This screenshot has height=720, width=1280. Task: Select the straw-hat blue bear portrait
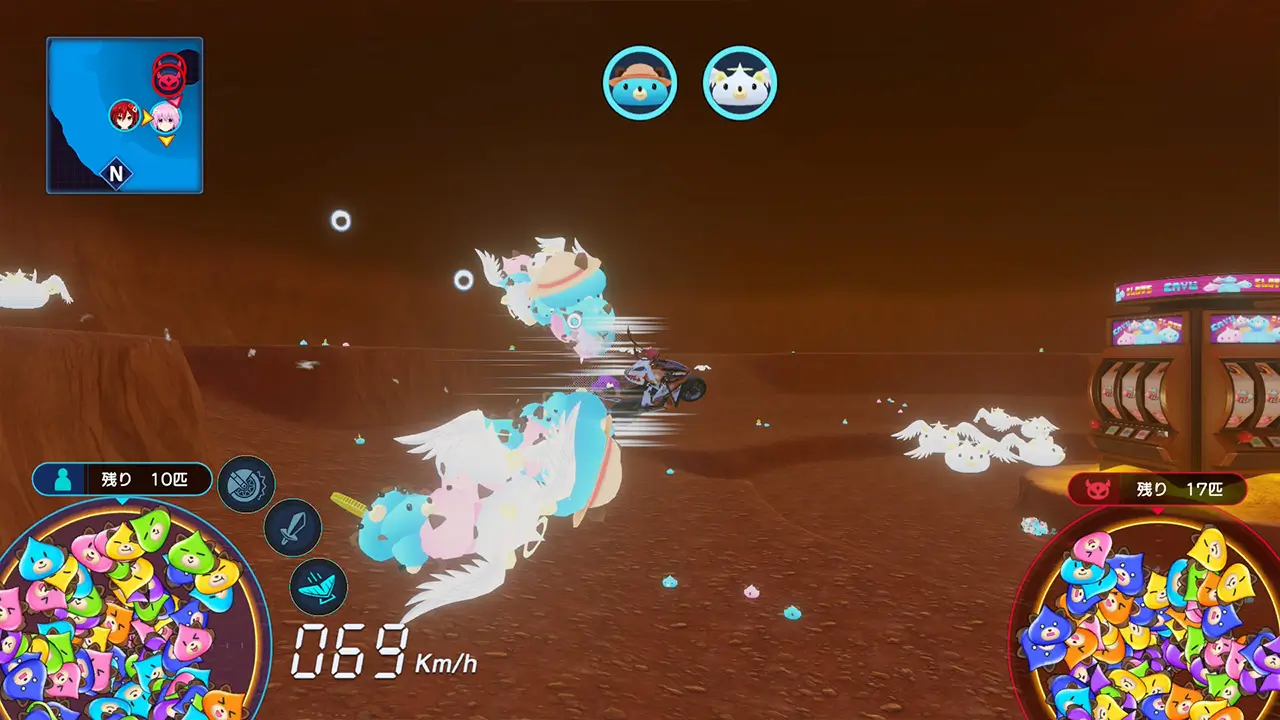(640, 84)
